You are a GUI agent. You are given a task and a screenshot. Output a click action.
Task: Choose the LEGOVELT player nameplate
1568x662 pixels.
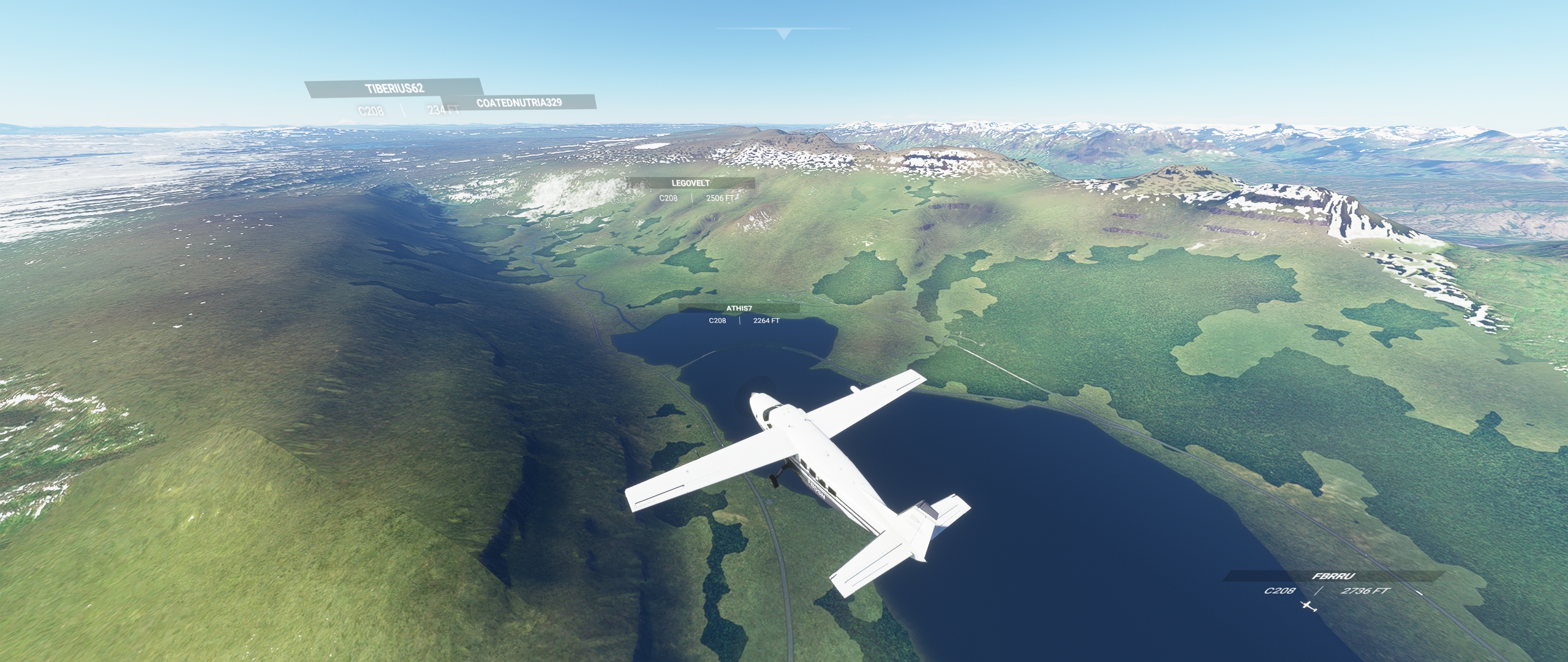690,183
